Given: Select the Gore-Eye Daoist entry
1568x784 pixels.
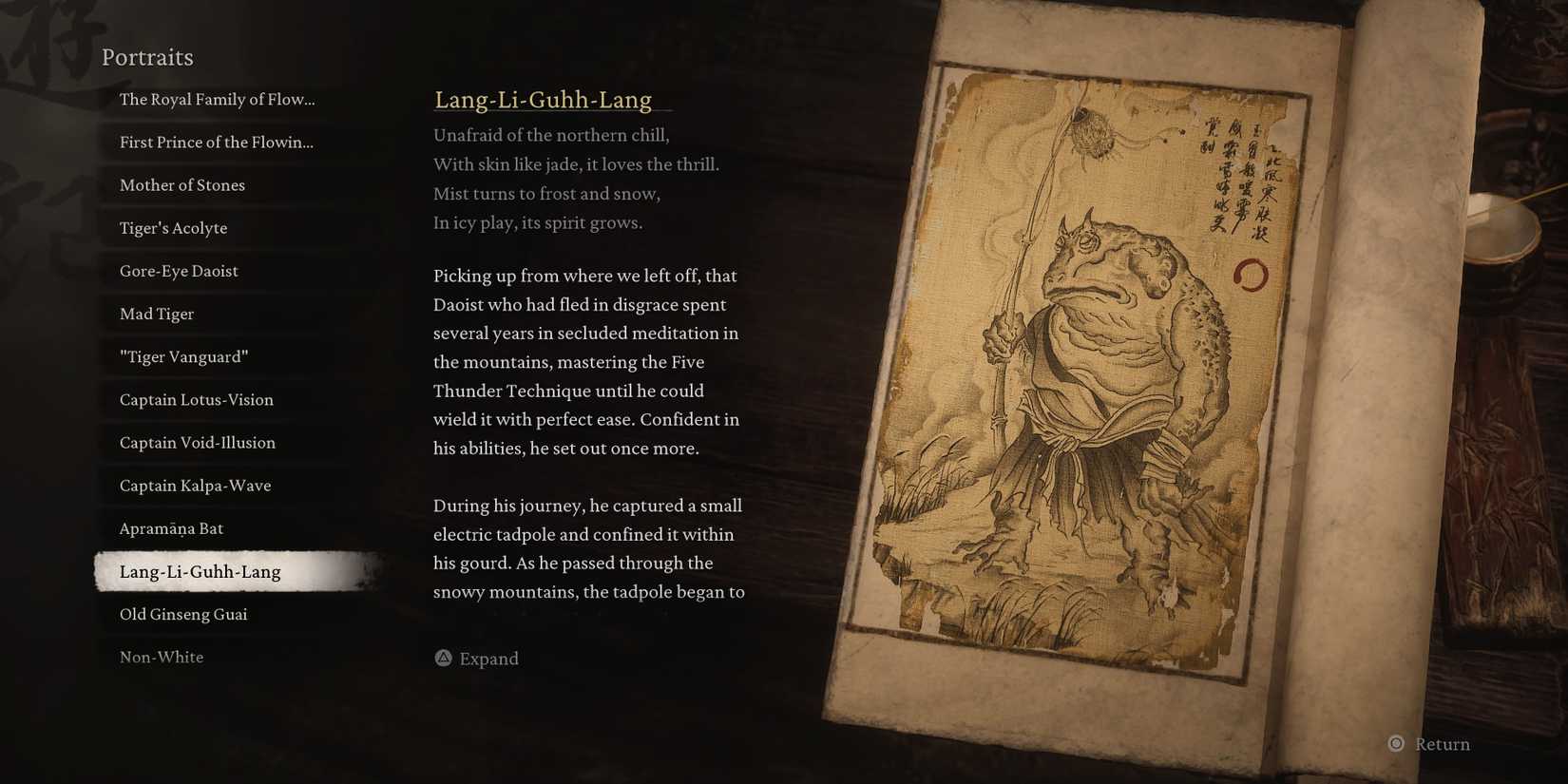Looking at the screenshot, I should pyautogui.click(x=179, y=271).
